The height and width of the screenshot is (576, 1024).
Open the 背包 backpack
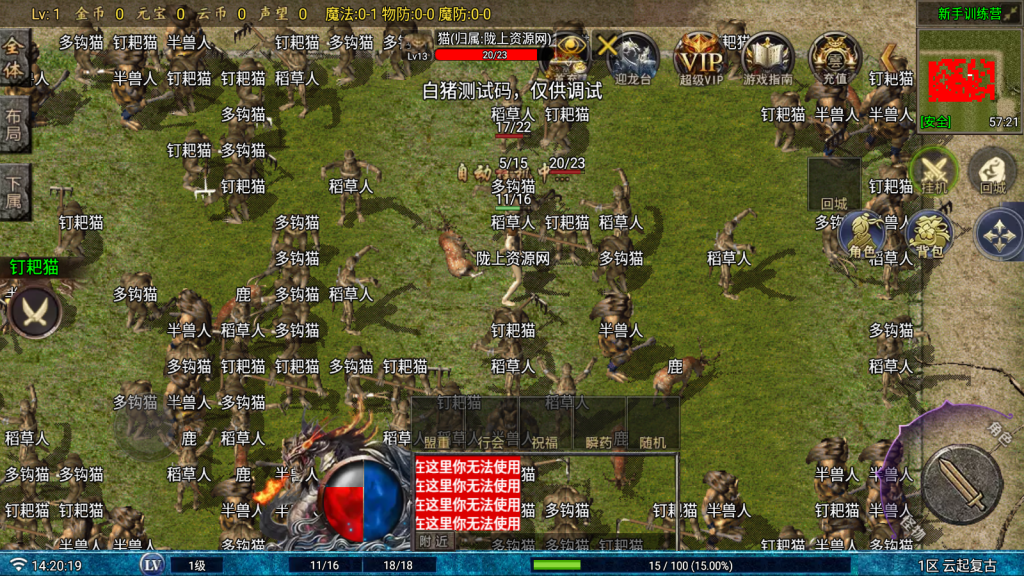pyautogui.click(x=928, y=233)
